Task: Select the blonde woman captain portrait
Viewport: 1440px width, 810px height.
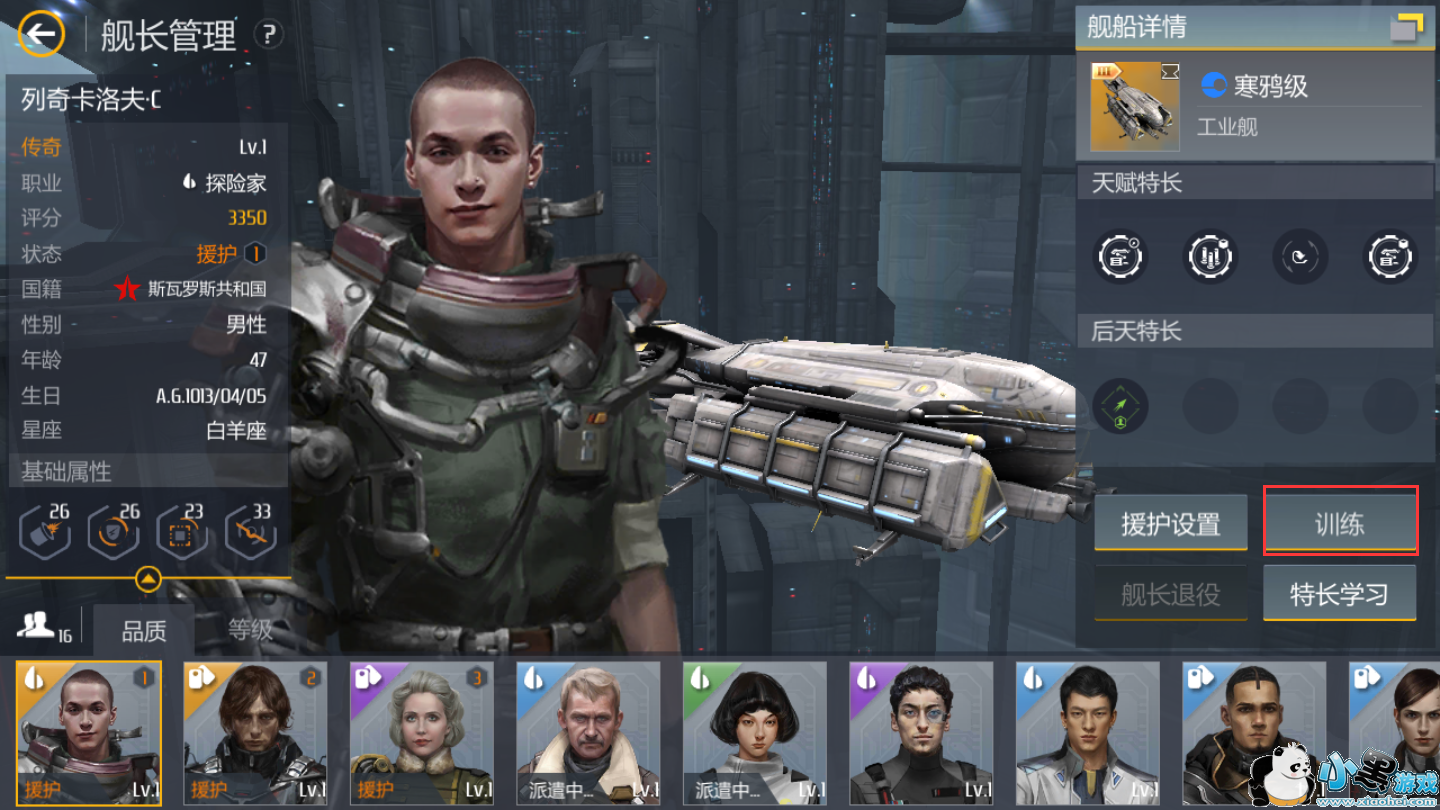Action: (421, 733)
